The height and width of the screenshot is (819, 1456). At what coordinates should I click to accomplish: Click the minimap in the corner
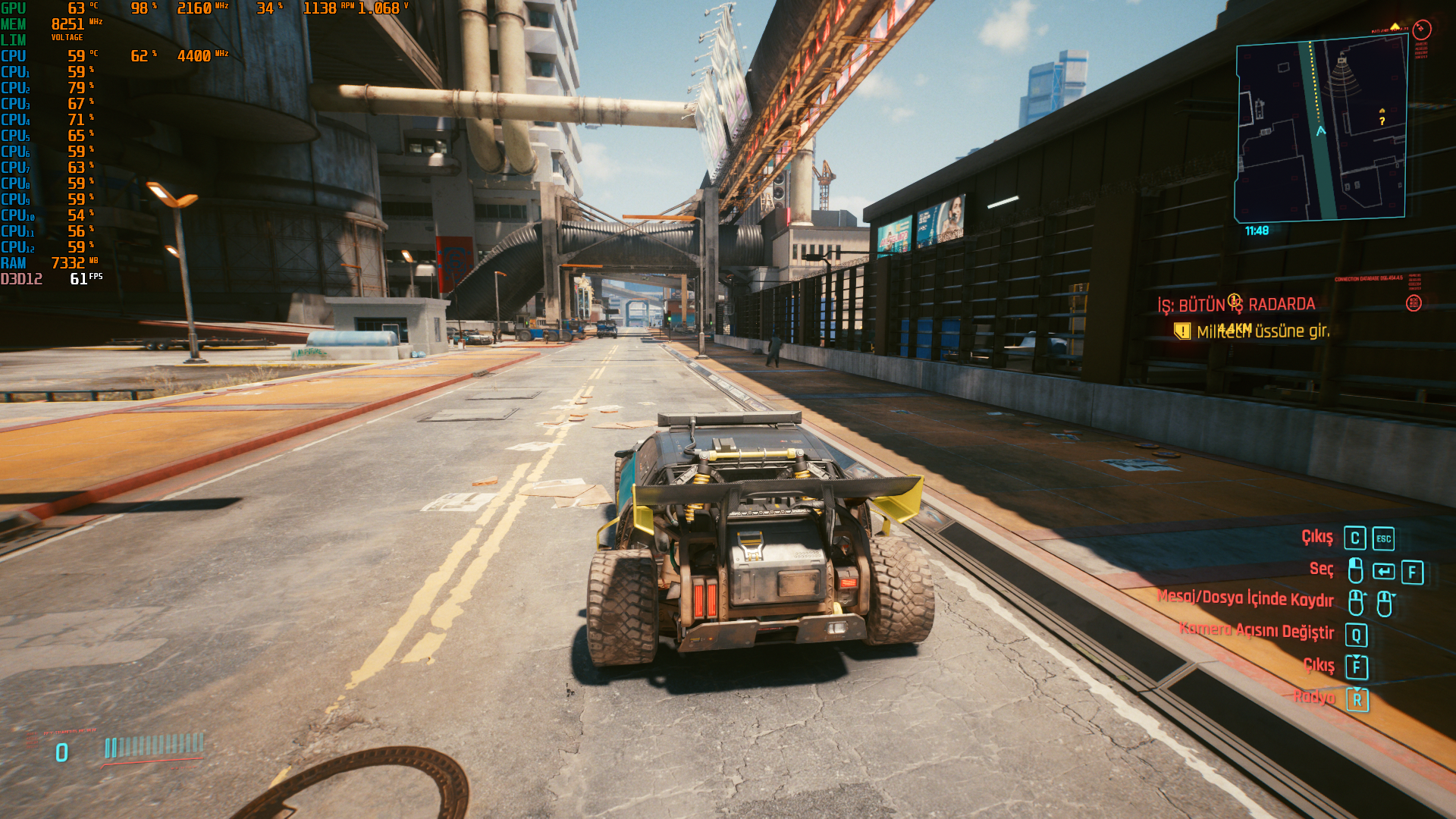click(1320, 130)
